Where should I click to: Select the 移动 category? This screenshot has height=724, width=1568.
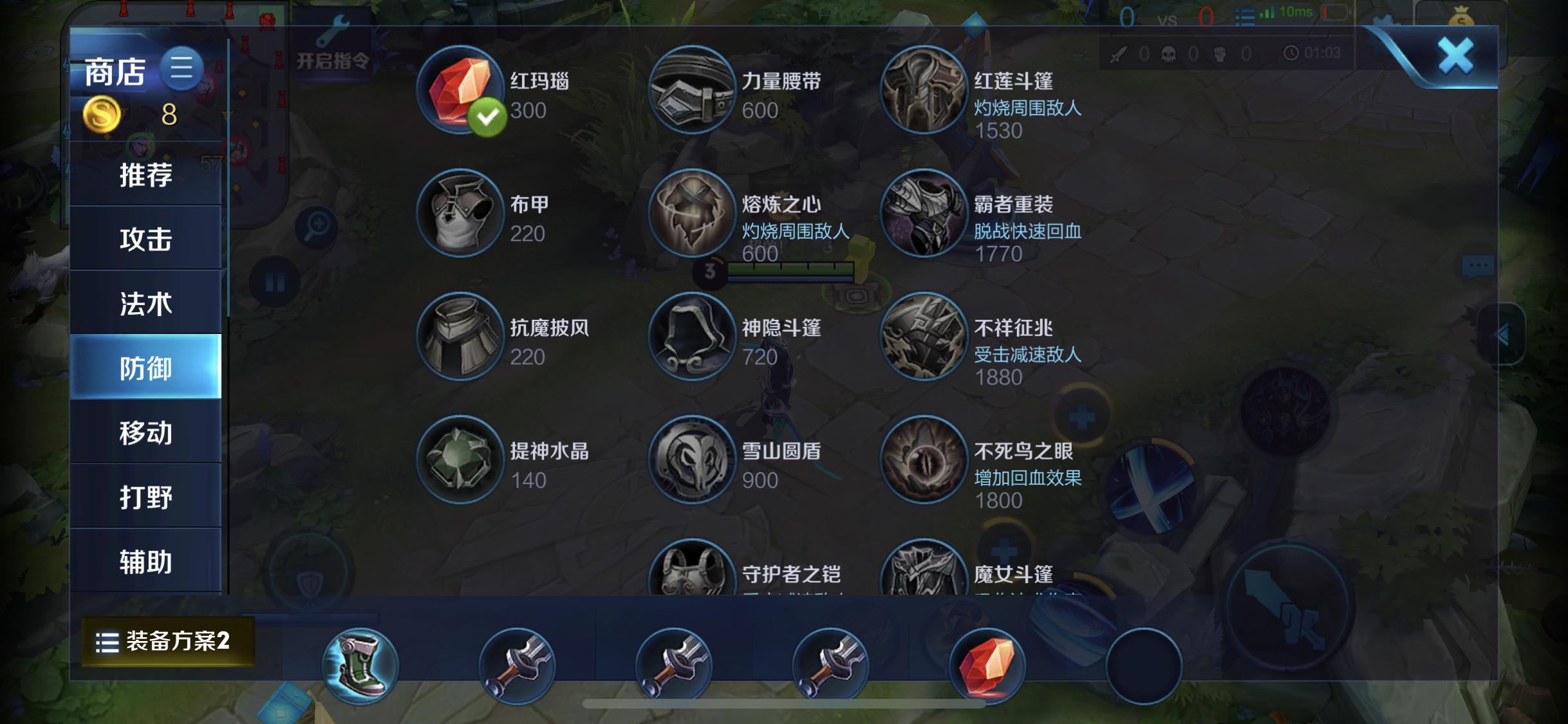point(145,431)
